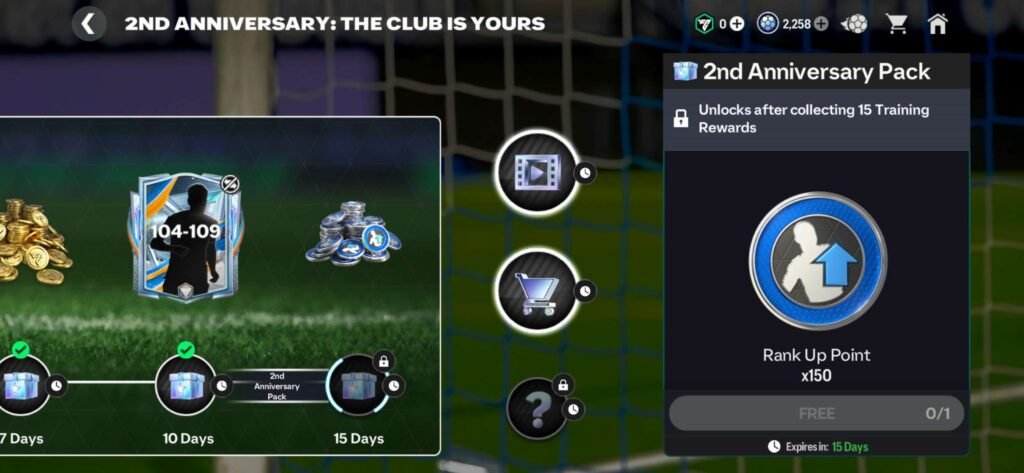Image resolution: width=1024 pixels, height=473 pixels.
Task: Add FC Points with the white plus
Action: point(737,24)
